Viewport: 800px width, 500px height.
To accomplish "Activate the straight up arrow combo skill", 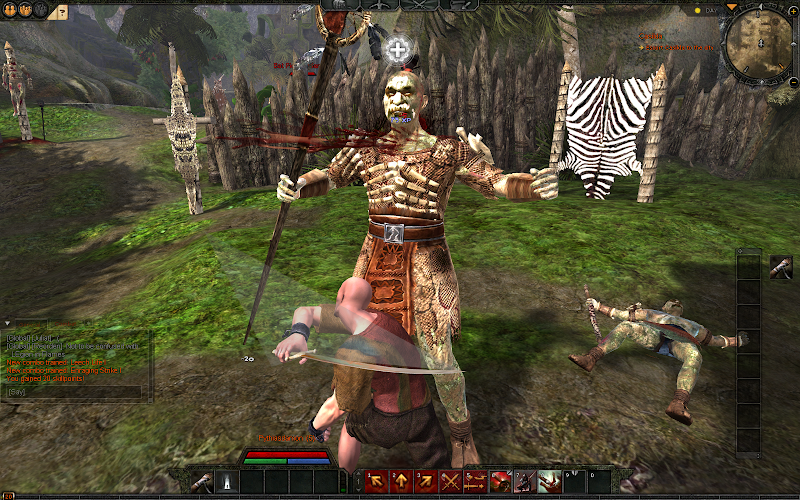I will [402, 482].
